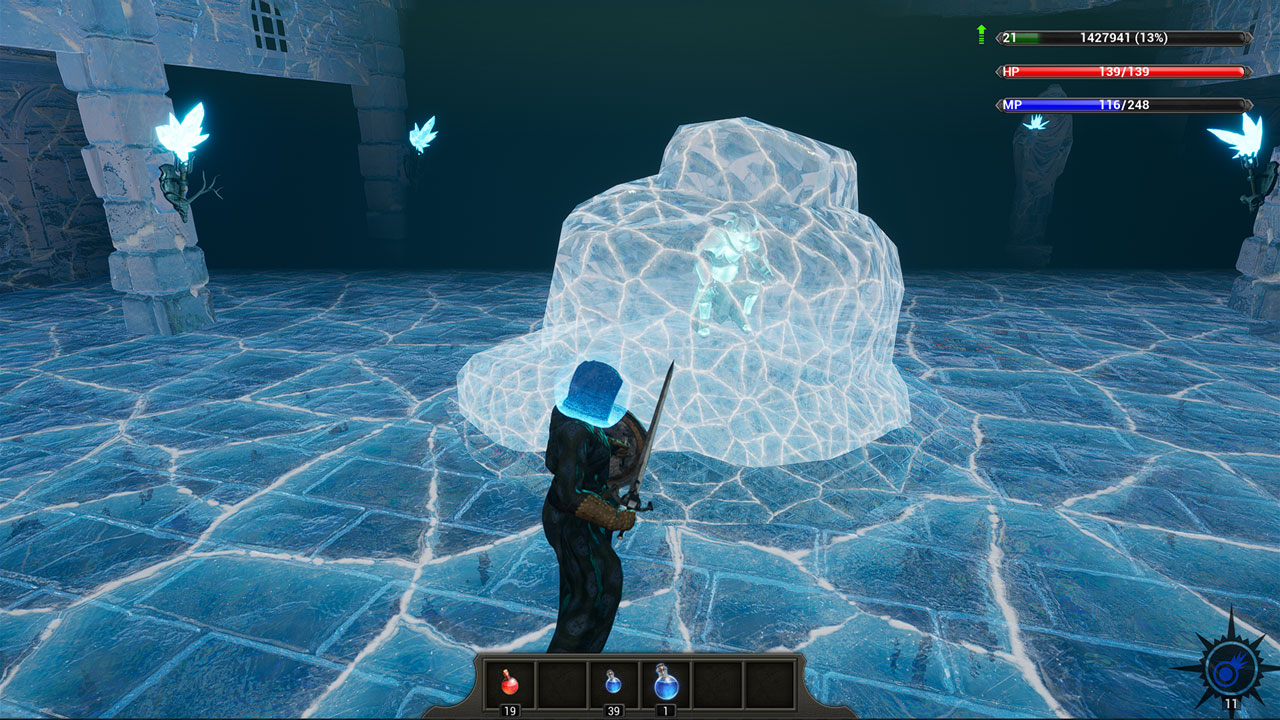This screenshot has height=720, width=1280.
Task: Drink the large blue potion with count 1
Action: (665, 683)
